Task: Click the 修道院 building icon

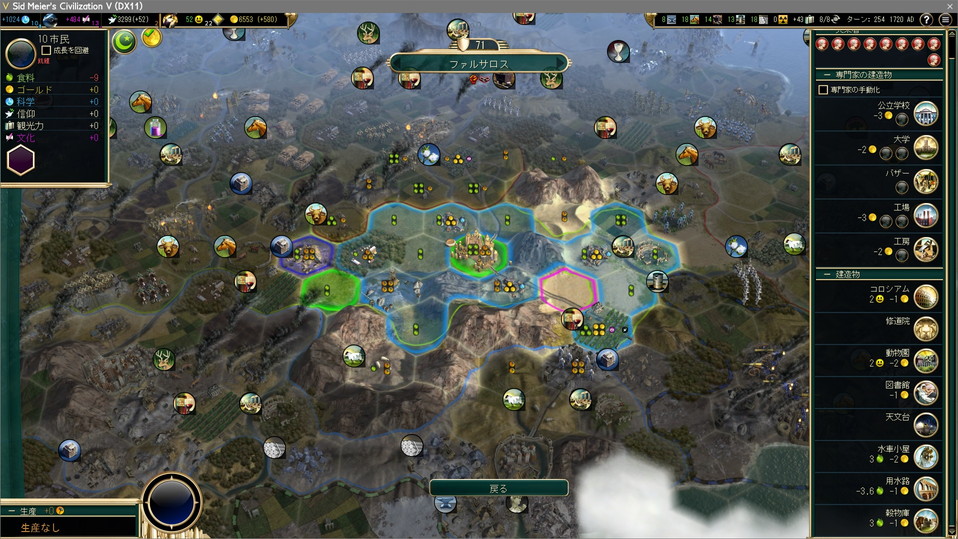Action: (926, 329)
